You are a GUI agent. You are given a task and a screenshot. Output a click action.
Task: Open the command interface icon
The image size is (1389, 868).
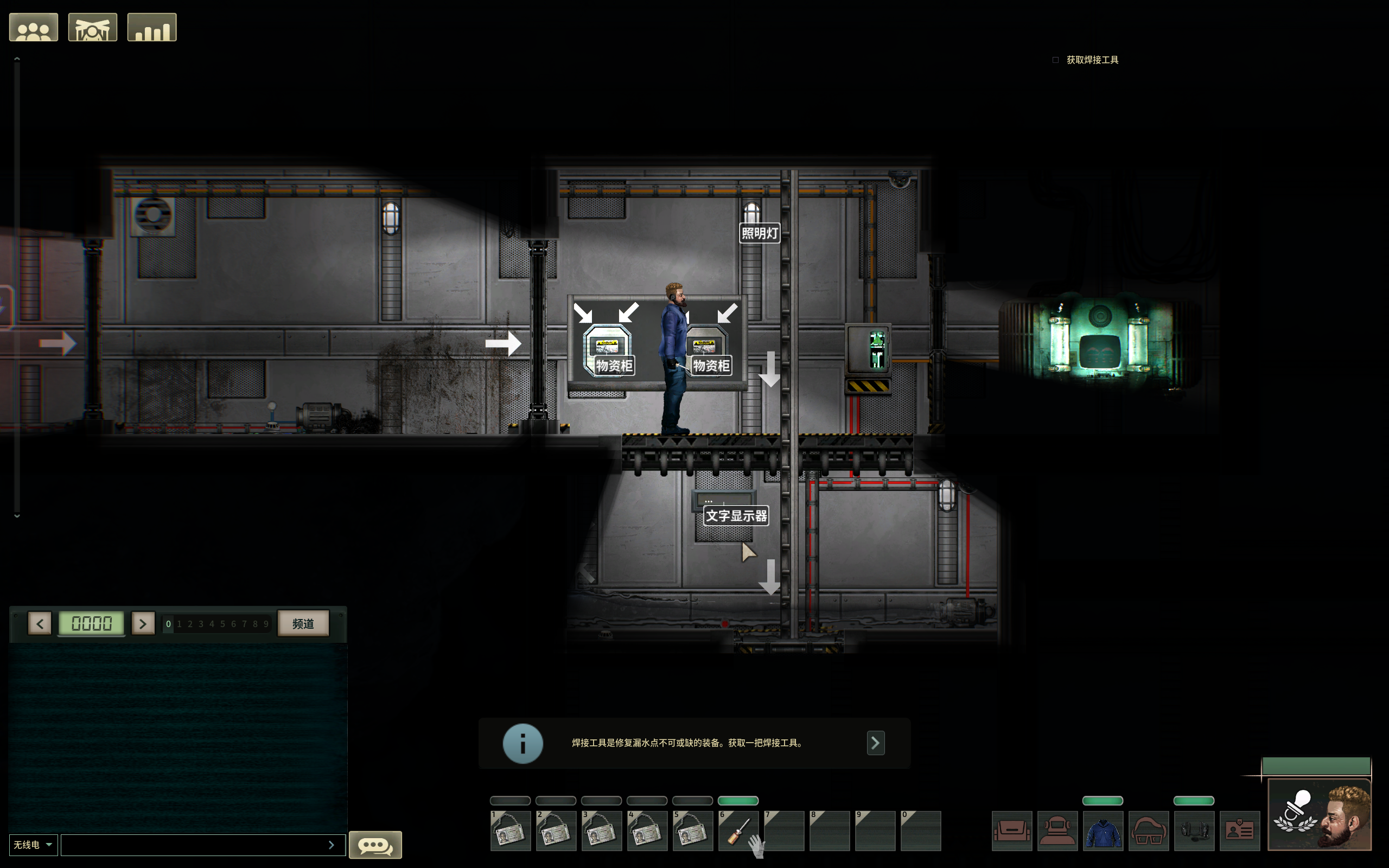coord(92,27)
